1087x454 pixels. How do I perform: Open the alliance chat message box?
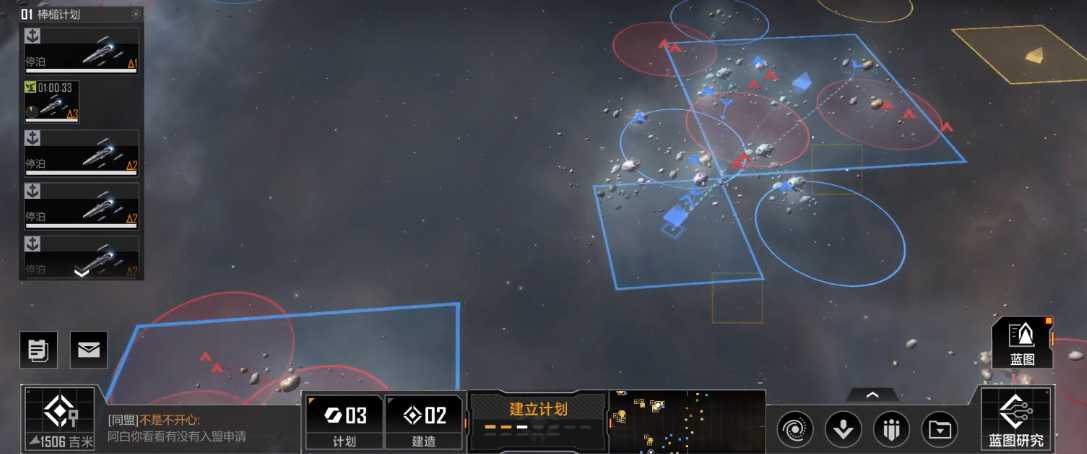tap(200, 428)
